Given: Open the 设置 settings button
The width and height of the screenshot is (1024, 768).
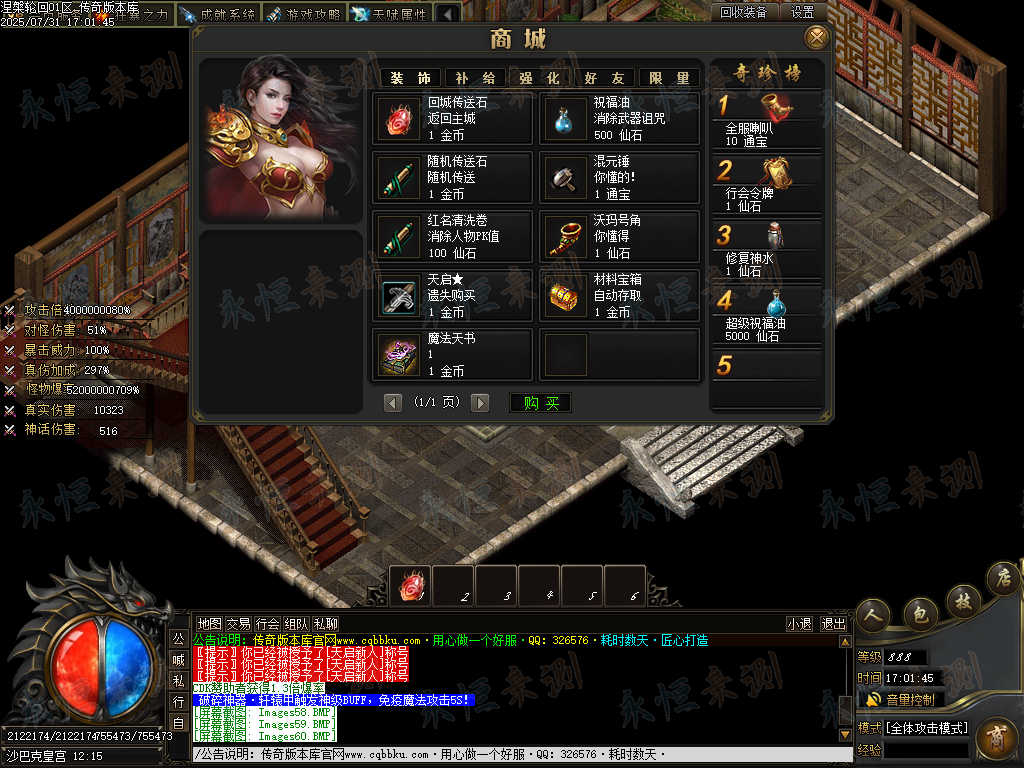Looking at the screenshot, I should tap(802, 12).
